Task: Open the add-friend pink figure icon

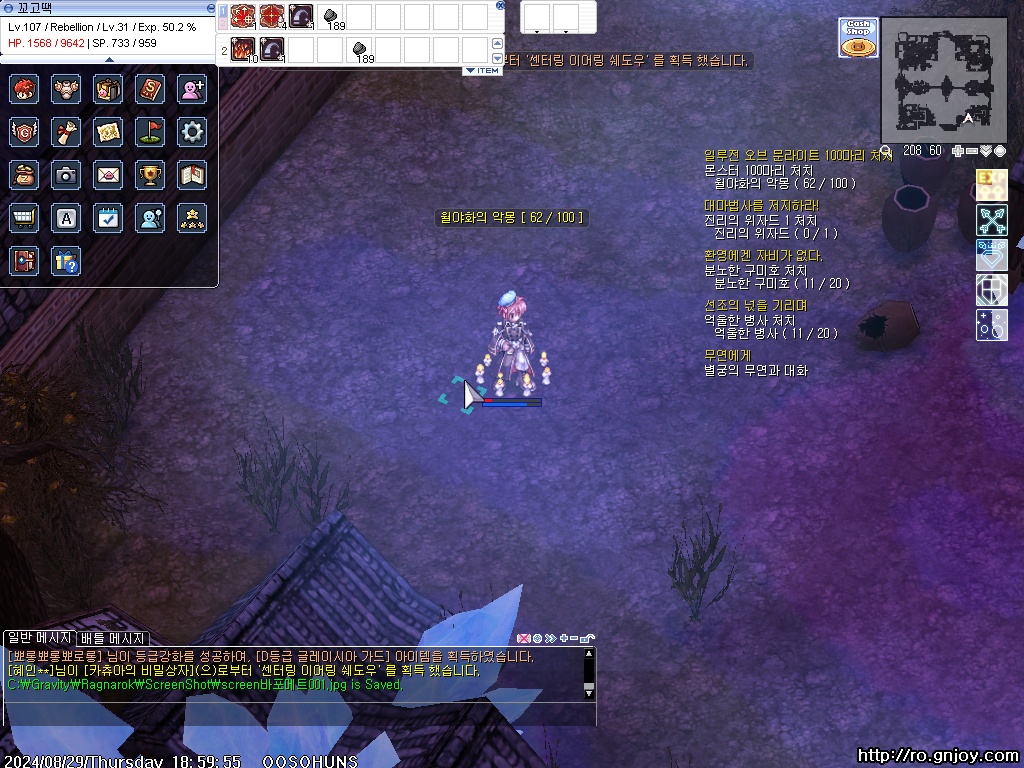Action: tap(192, 89)
